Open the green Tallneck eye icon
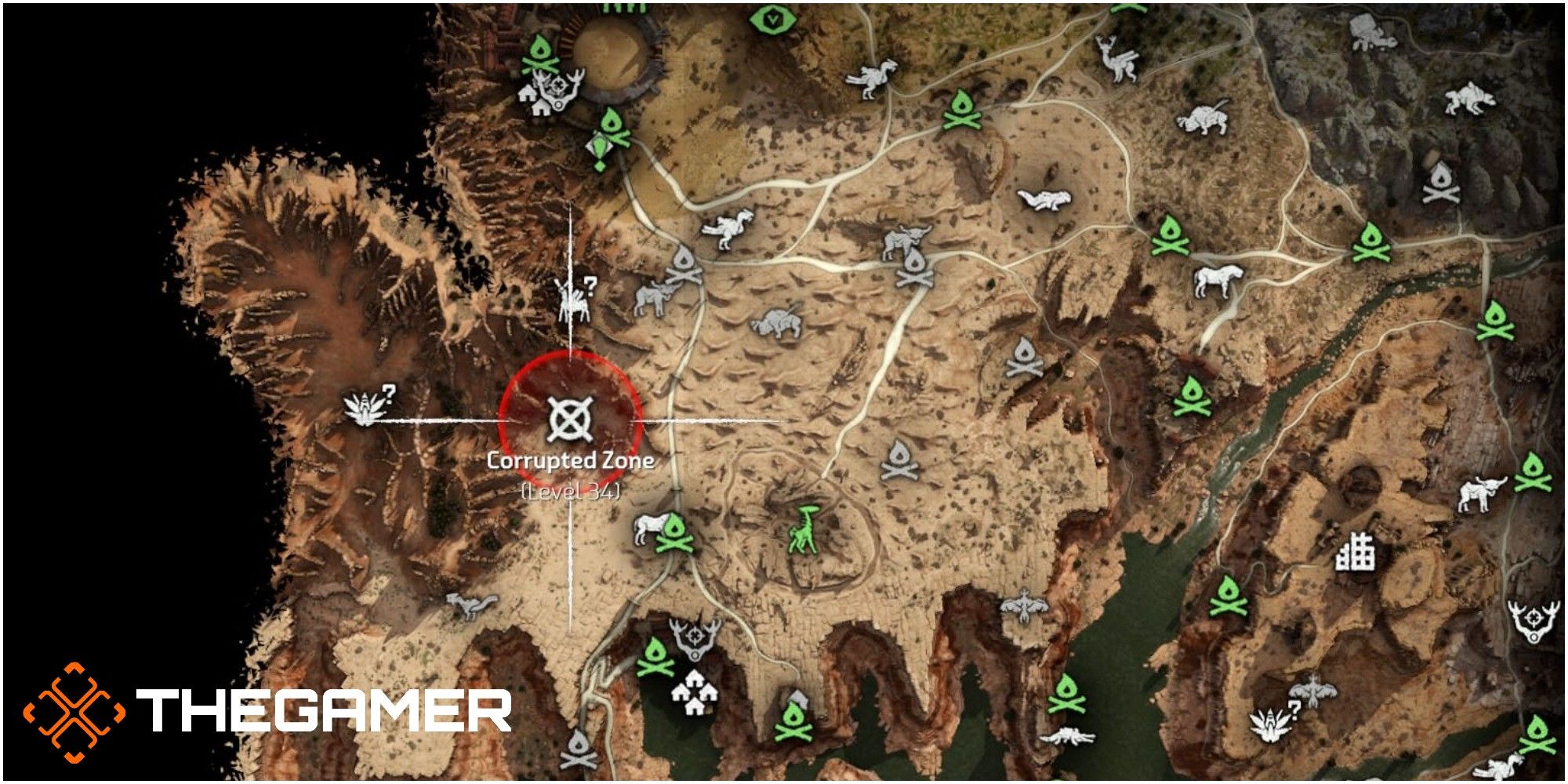This screenshot has width=1568, height=784. tap(772, 20)
